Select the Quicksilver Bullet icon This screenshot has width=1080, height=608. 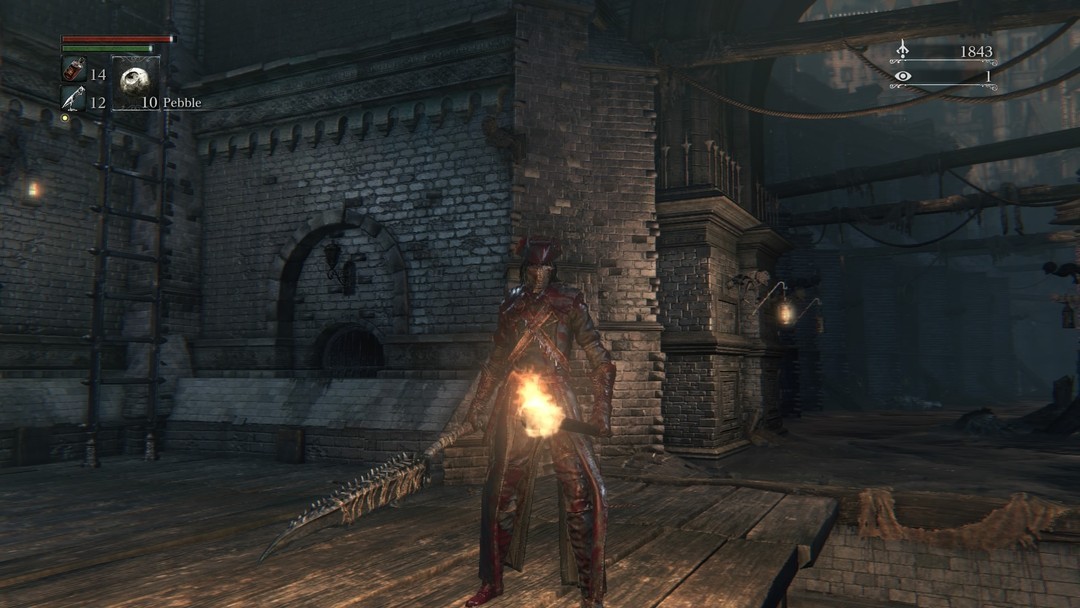(74, 99)
